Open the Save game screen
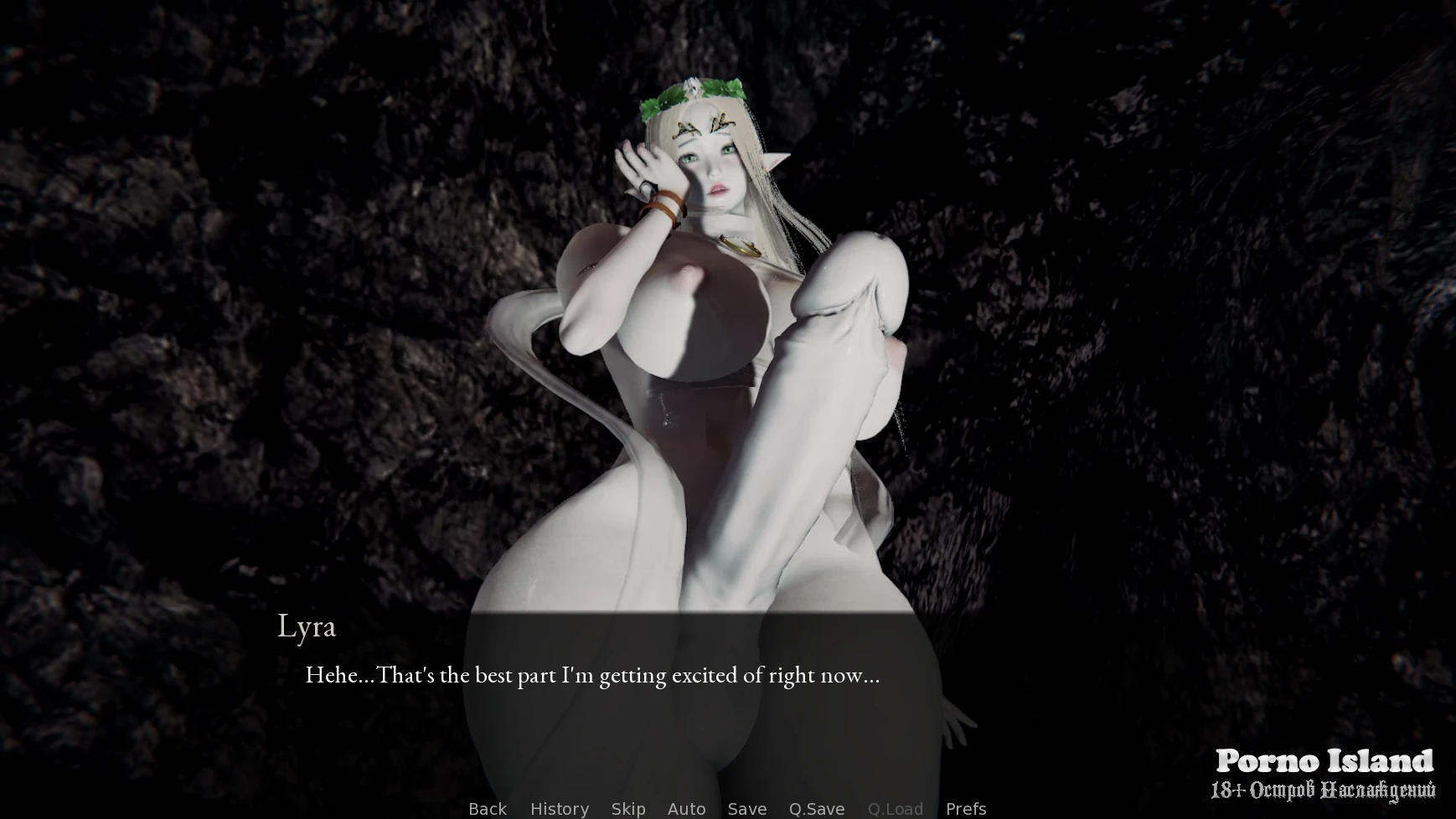Viewport: 1456px width, 819px height. pos(746,808)
